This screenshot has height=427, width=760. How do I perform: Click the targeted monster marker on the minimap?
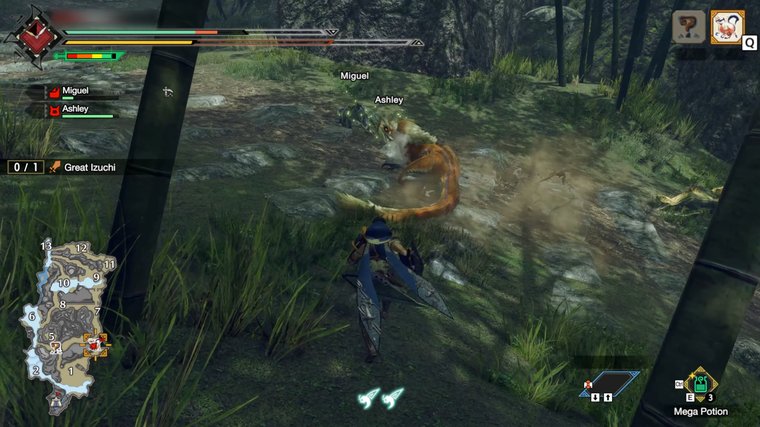click(x=97, y=346)
